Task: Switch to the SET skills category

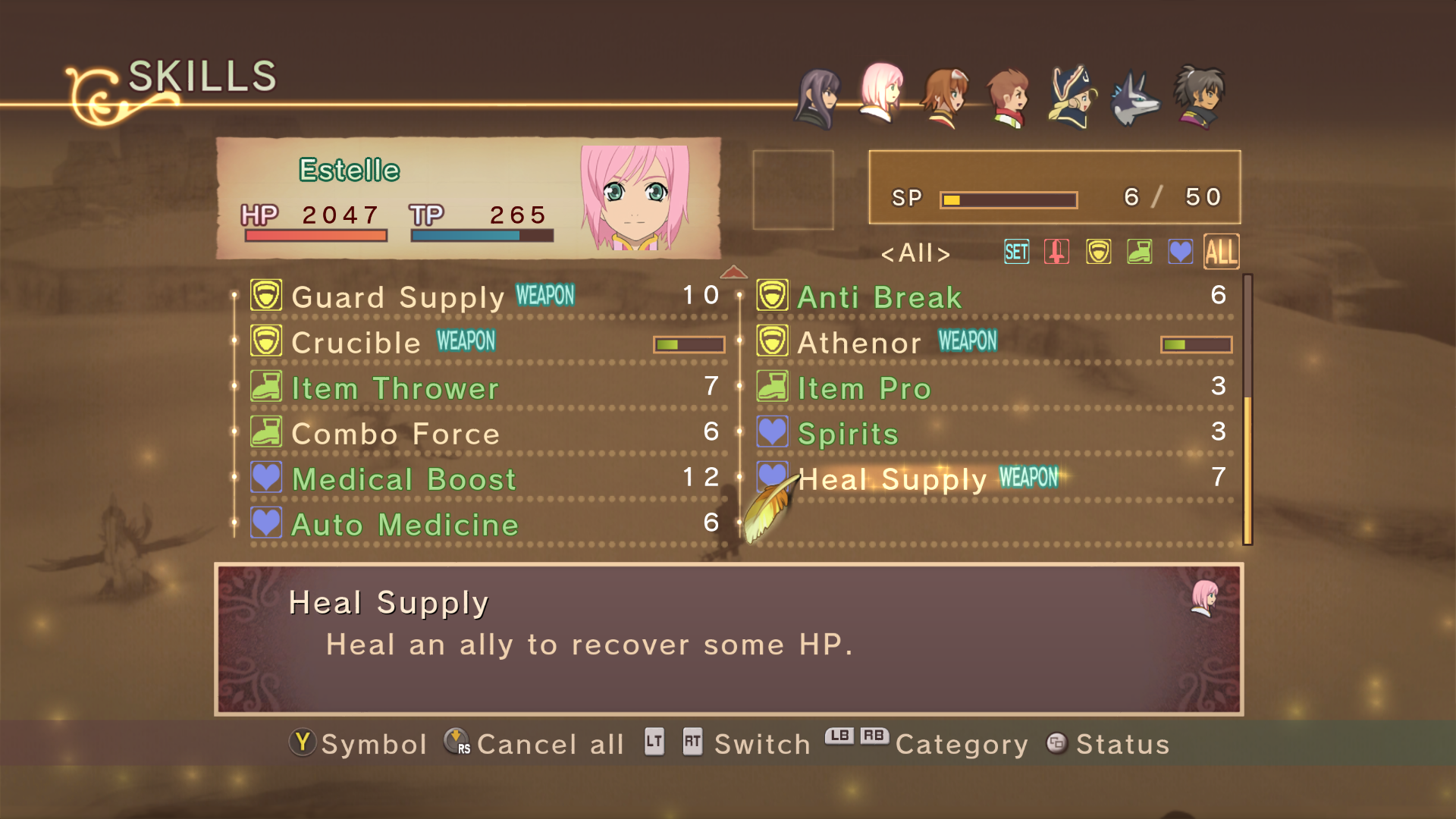Action: coord(1016,252)
